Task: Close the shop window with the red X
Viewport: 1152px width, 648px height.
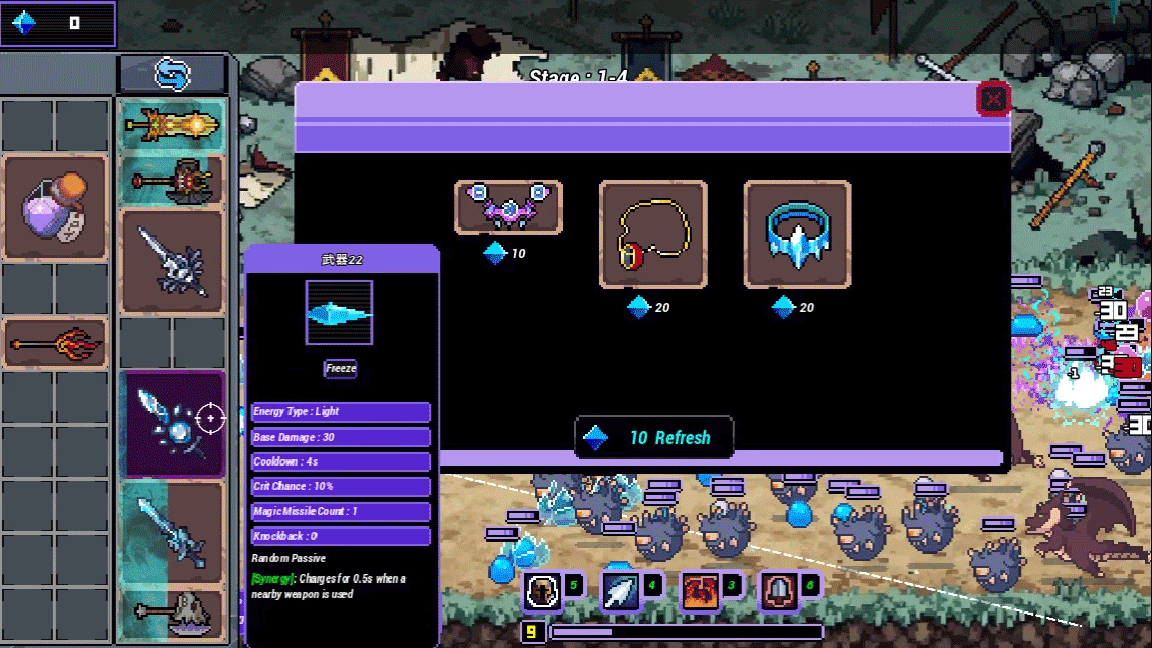Action: point(993,99)
